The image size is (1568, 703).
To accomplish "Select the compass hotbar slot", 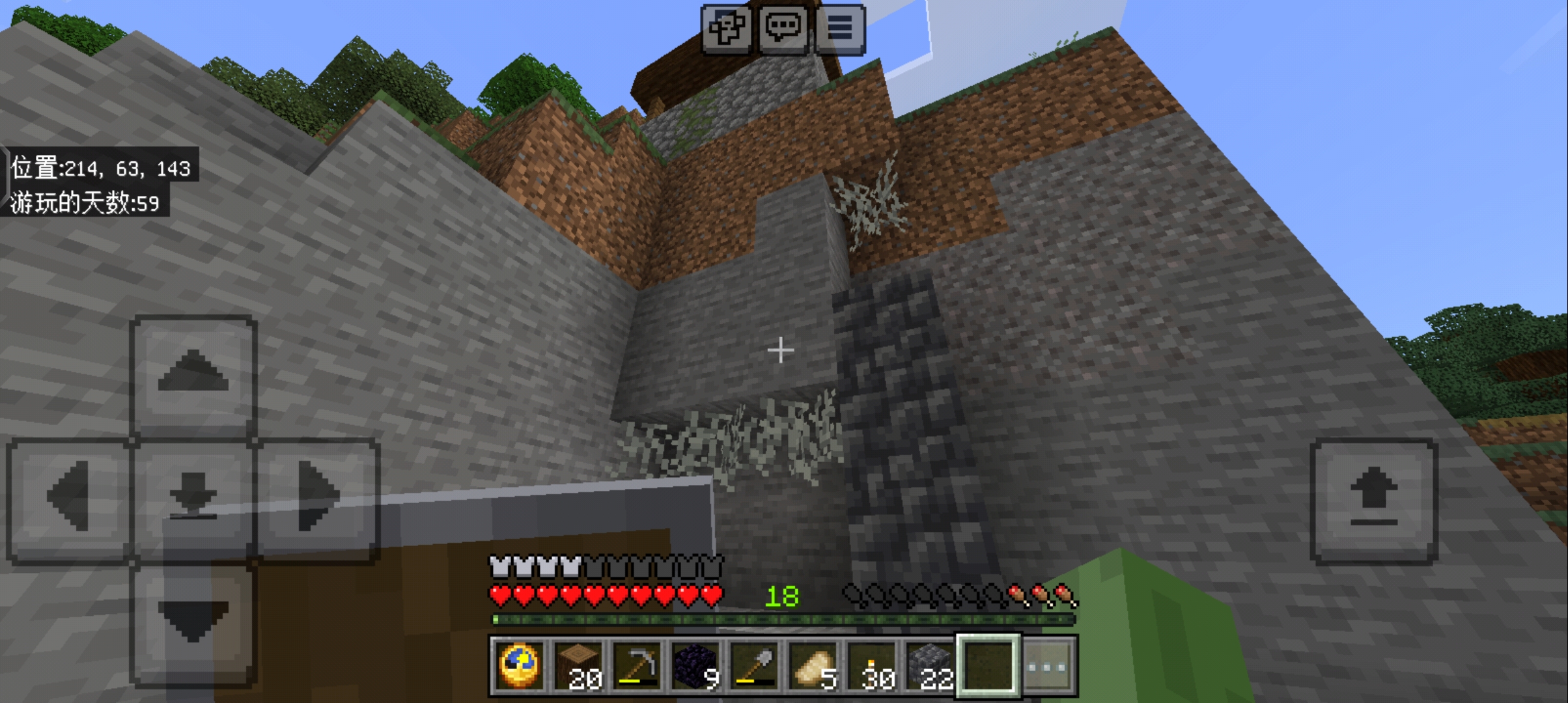I will click(519, 666).
